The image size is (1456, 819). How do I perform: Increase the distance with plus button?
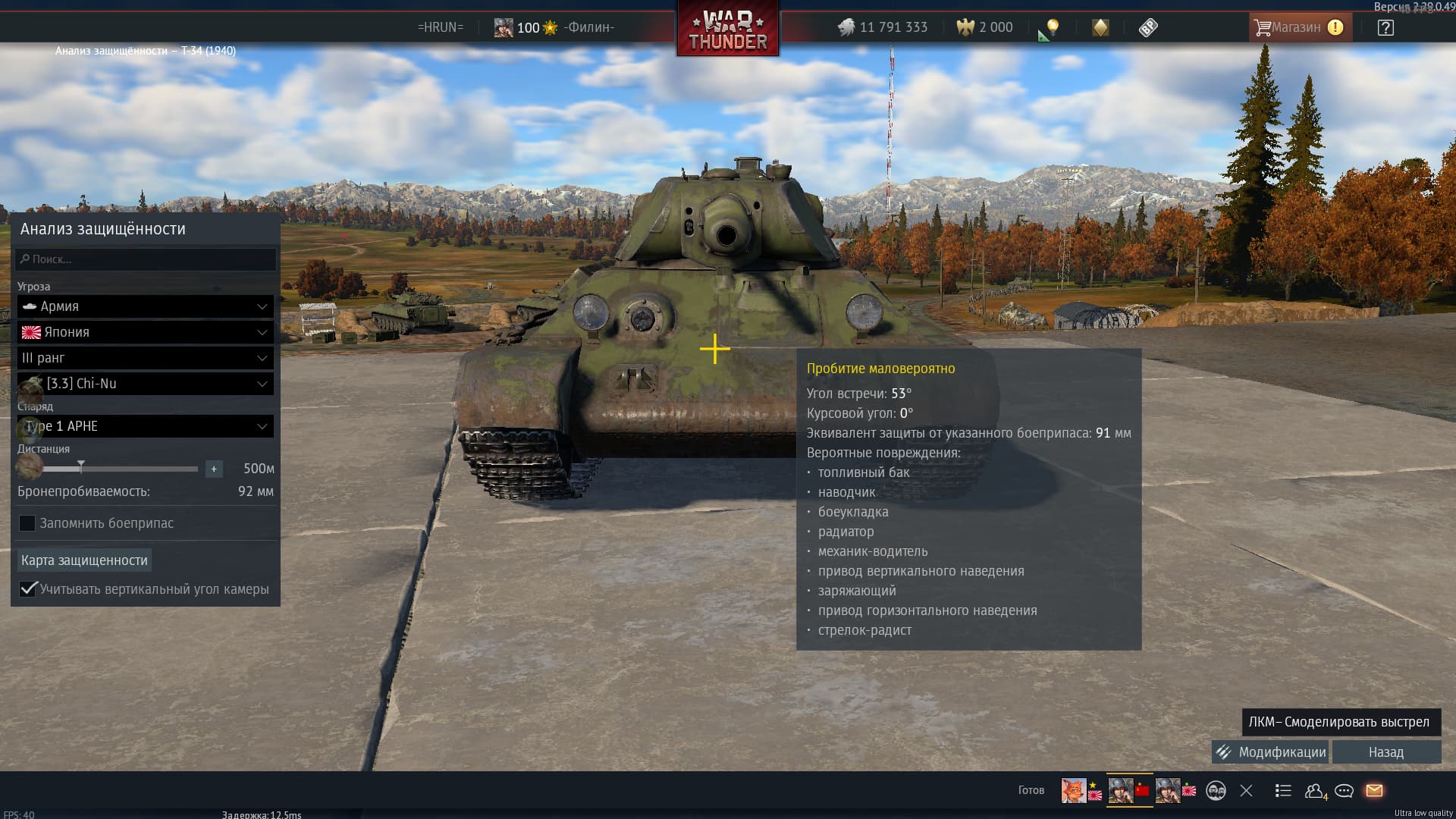[214, 469]
